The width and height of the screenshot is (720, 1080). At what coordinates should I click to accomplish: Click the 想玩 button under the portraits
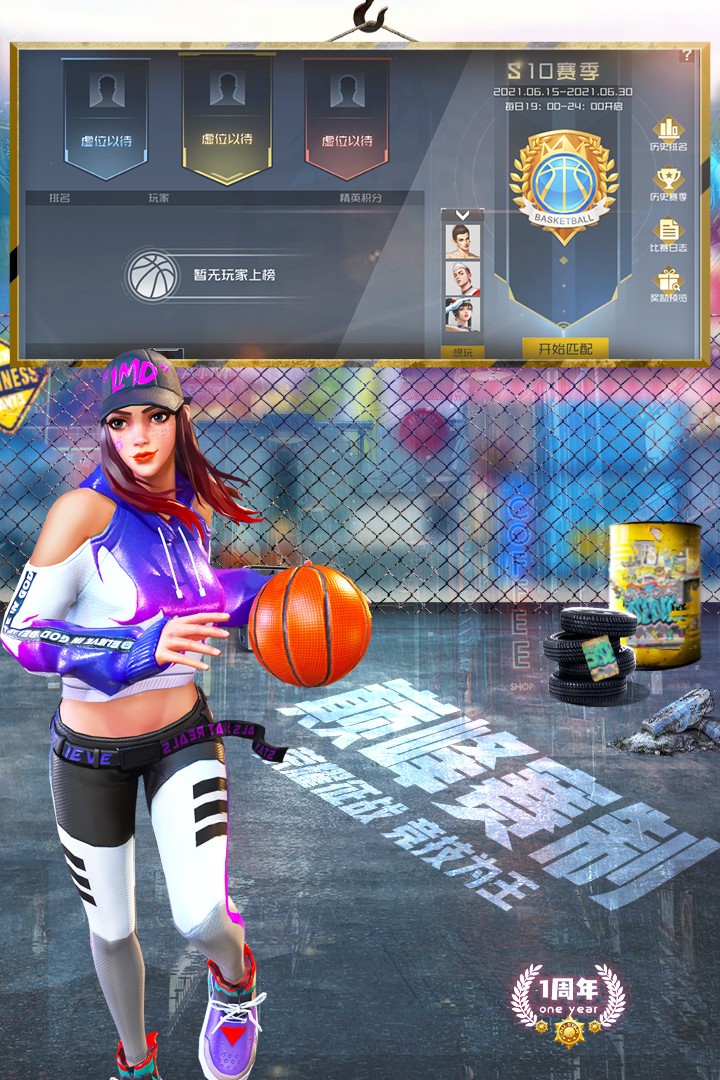pos(462,351)
